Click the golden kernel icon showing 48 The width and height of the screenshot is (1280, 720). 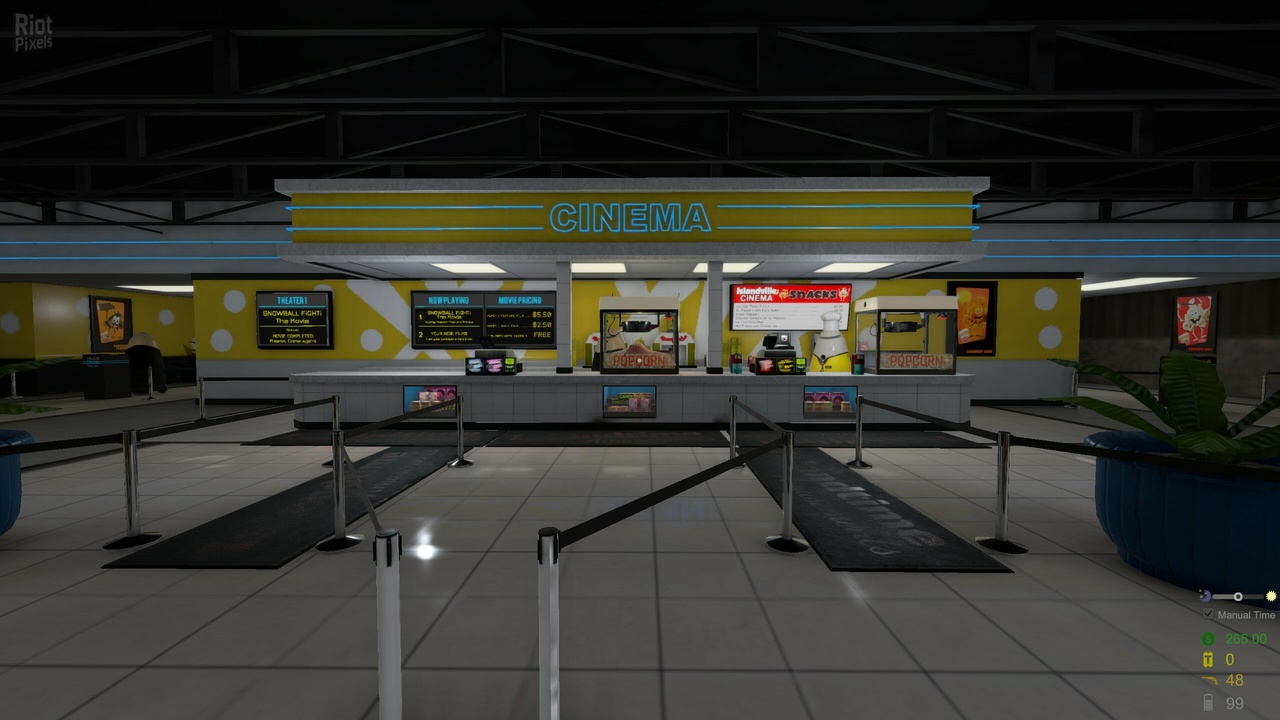1212,679
